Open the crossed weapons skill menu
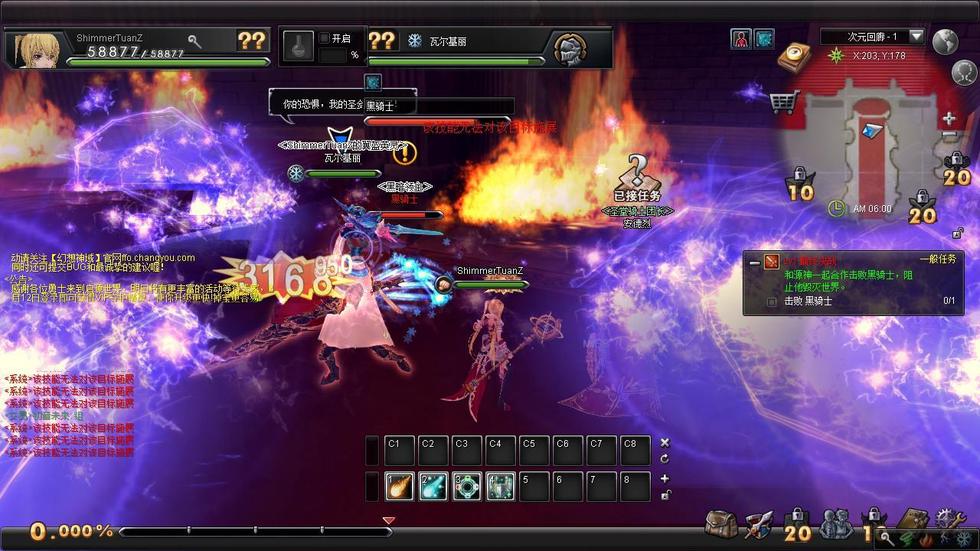The height and width of the screenshot is (551, 980). point(757,523)
